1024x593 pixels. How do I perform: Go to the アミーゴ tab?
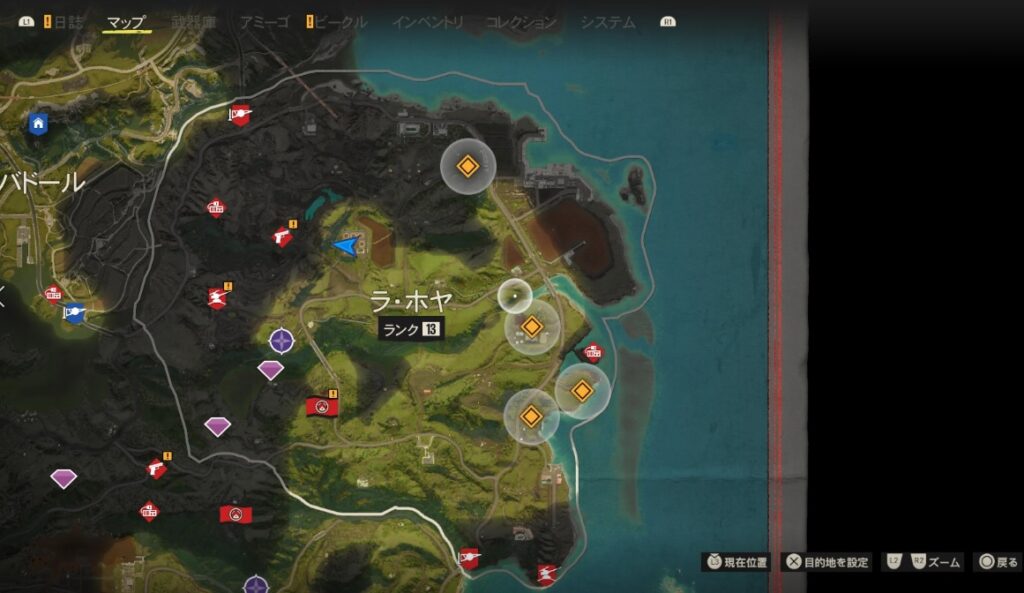[264, 22]
